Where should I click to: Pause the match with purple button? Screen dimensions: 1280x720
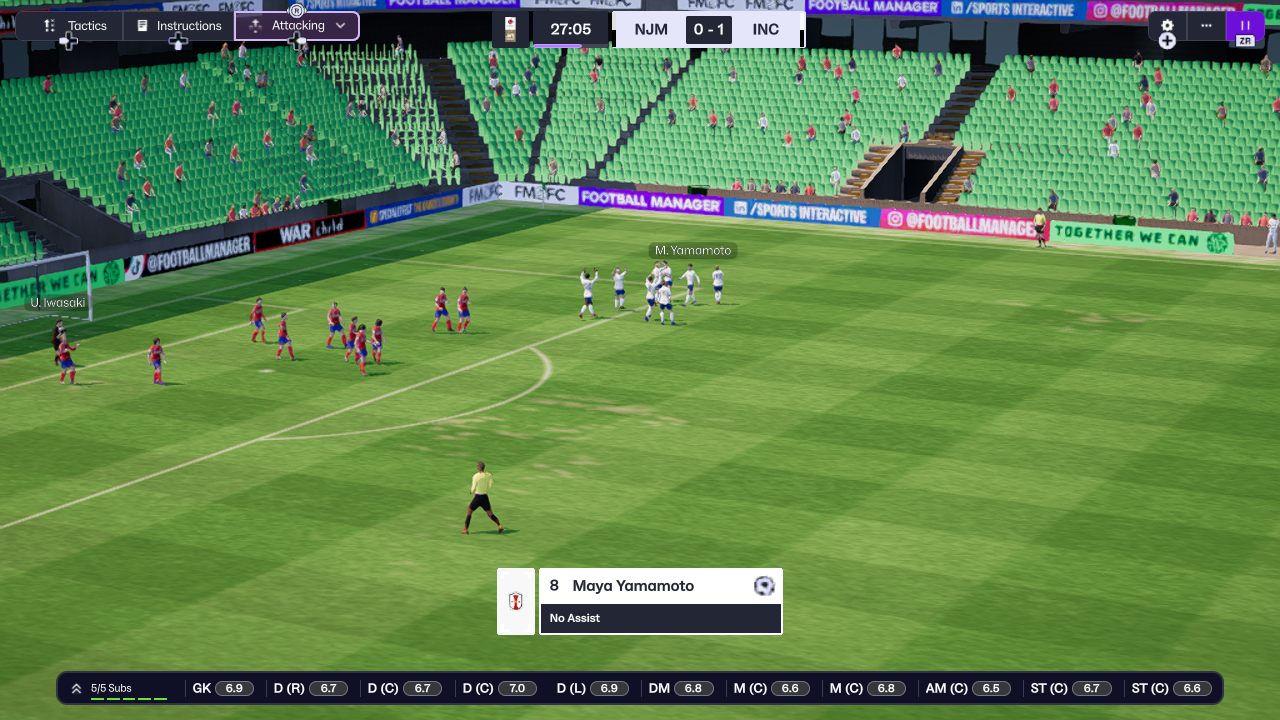(1245, 26)
